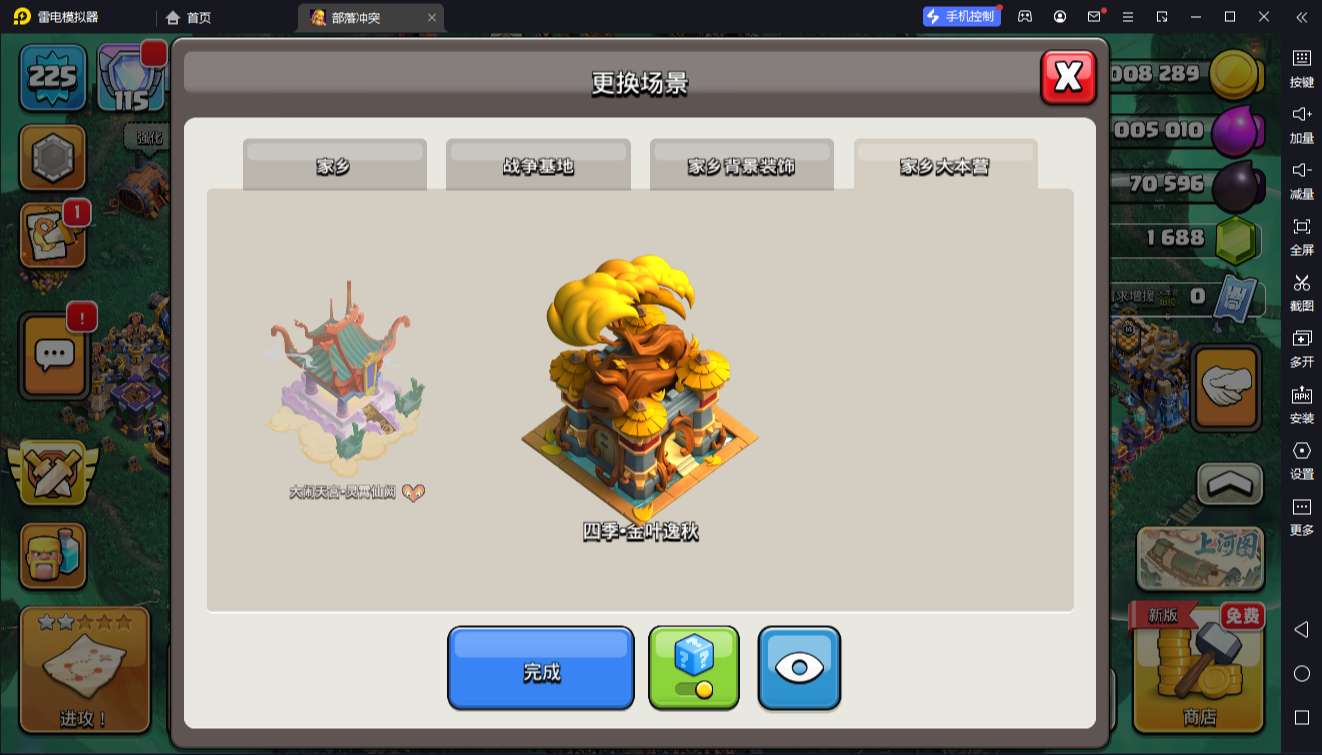Expand the gray up-arrow panel button
This screenshot has width=1322, height=755.
coord(1230,484)
